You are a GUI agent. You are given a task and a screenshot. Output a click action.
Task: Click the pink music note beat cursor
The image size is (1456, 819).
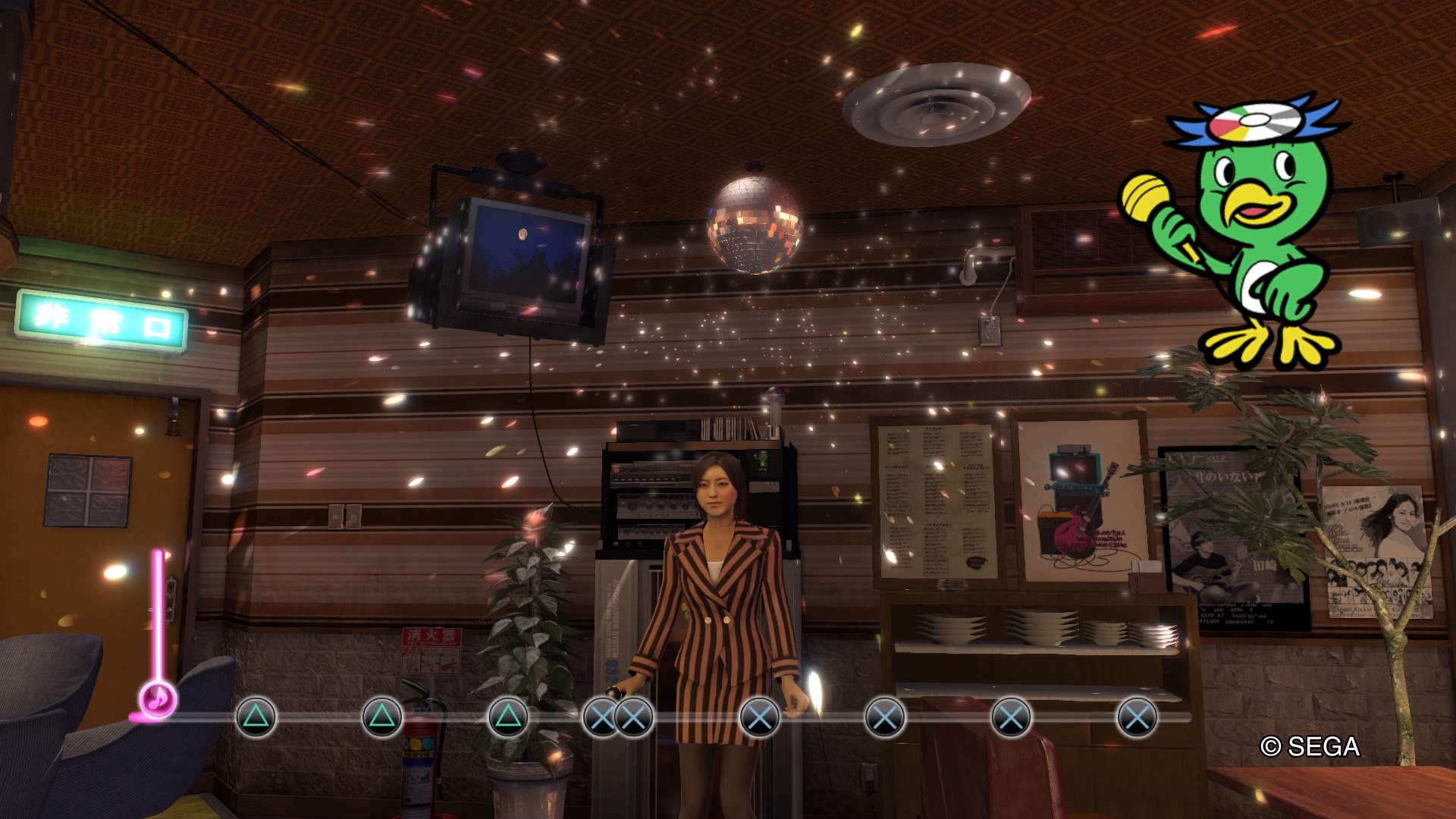(158, 699)
